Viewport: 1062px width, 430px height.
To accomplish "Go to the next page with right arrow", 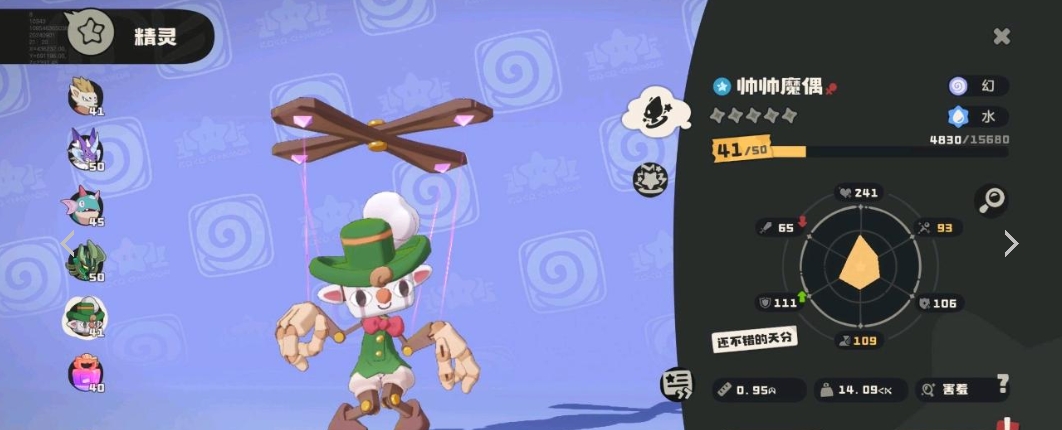I will [1011, 243].
